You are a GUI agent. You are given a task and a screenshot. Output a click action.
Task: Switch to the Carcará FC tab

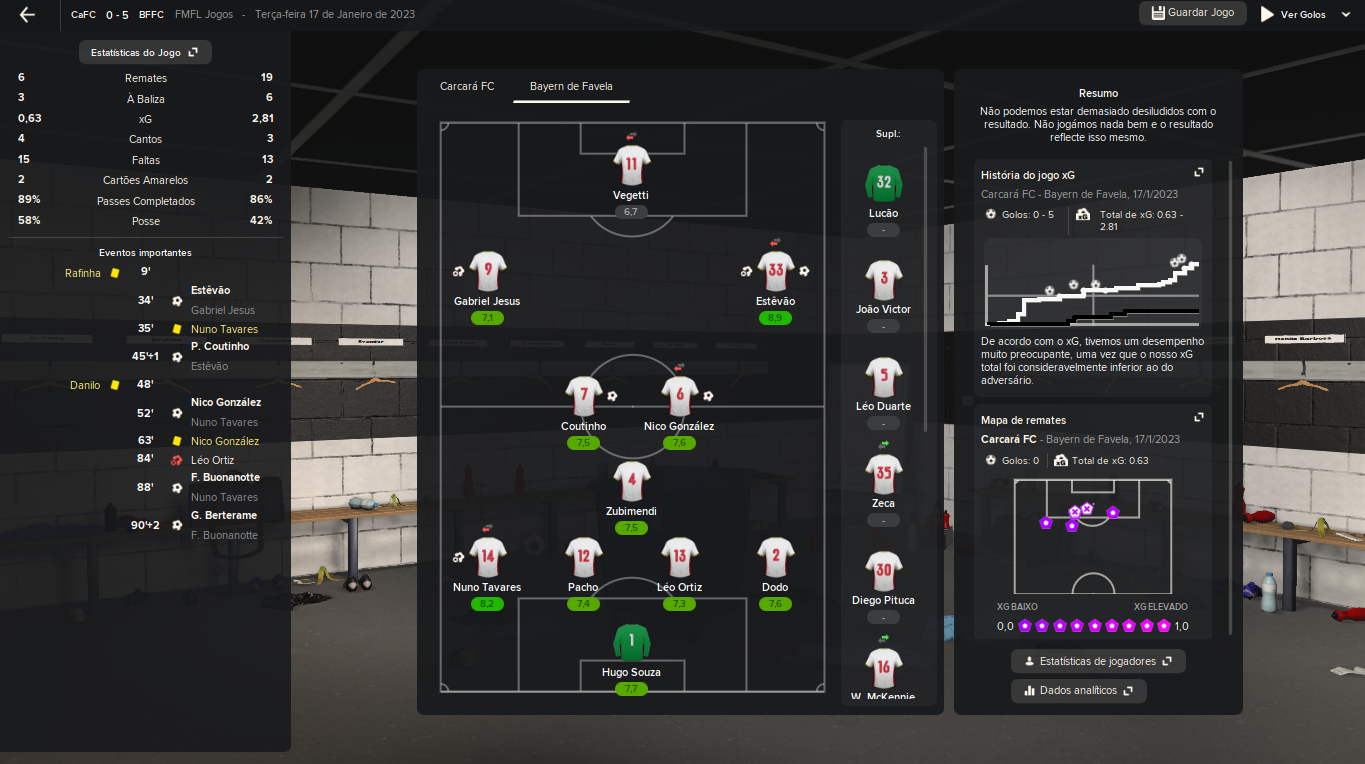(x=467, y=87)
